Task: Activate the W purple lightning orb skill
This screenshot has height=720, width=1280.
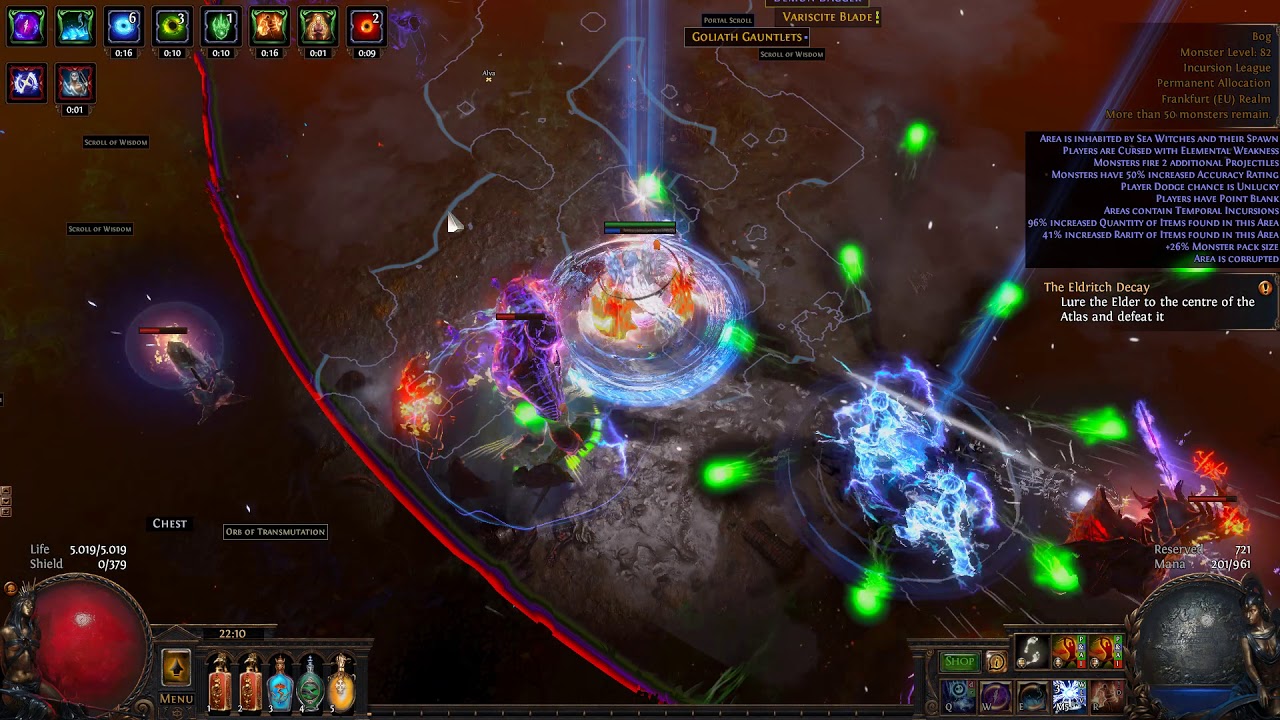Action: pyautogui.click(x=996, y=695)
